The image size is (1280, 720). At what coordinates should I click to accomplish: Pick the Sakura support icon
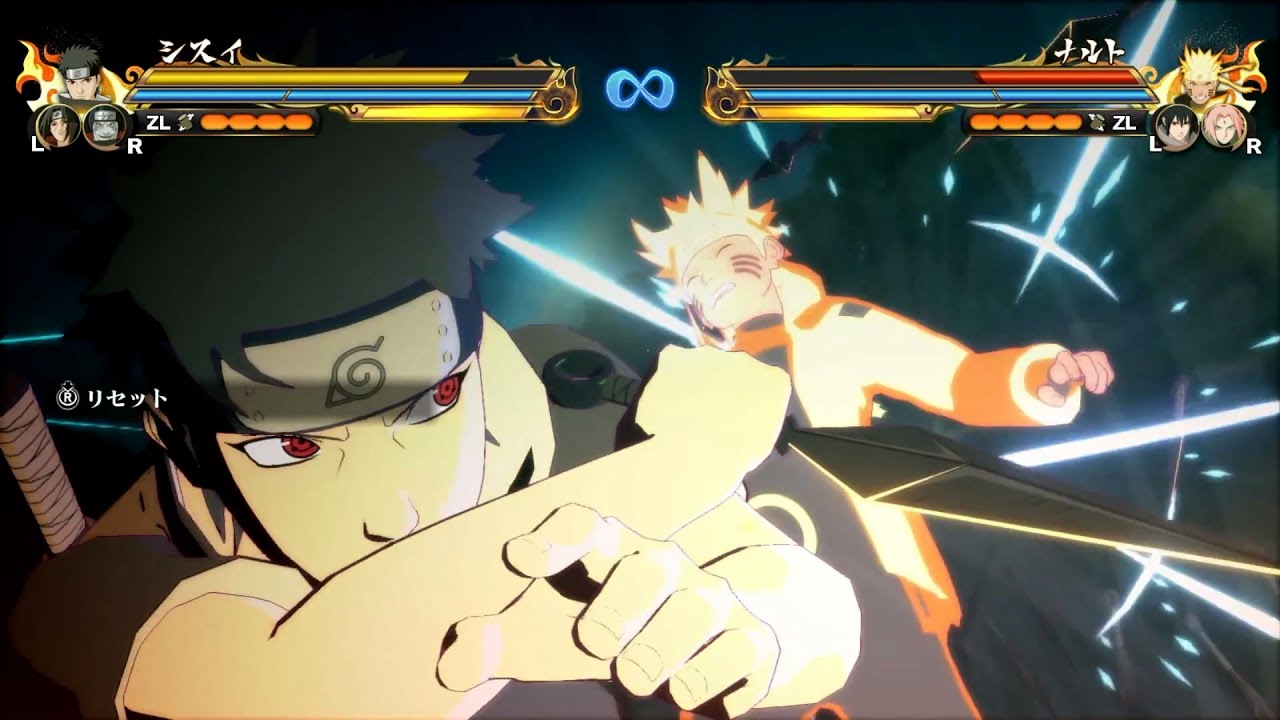pyautogui.click(x=1222, y=127)
